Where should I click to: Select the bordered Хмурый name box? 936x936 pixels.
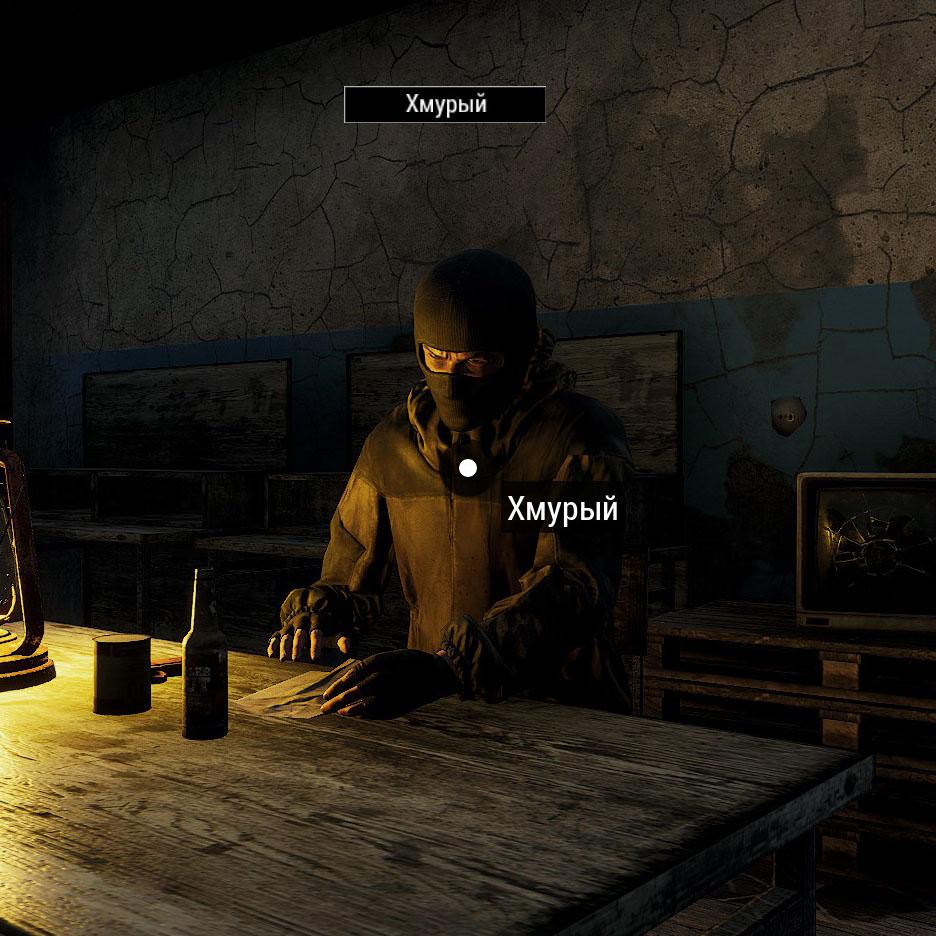point(445,104)
